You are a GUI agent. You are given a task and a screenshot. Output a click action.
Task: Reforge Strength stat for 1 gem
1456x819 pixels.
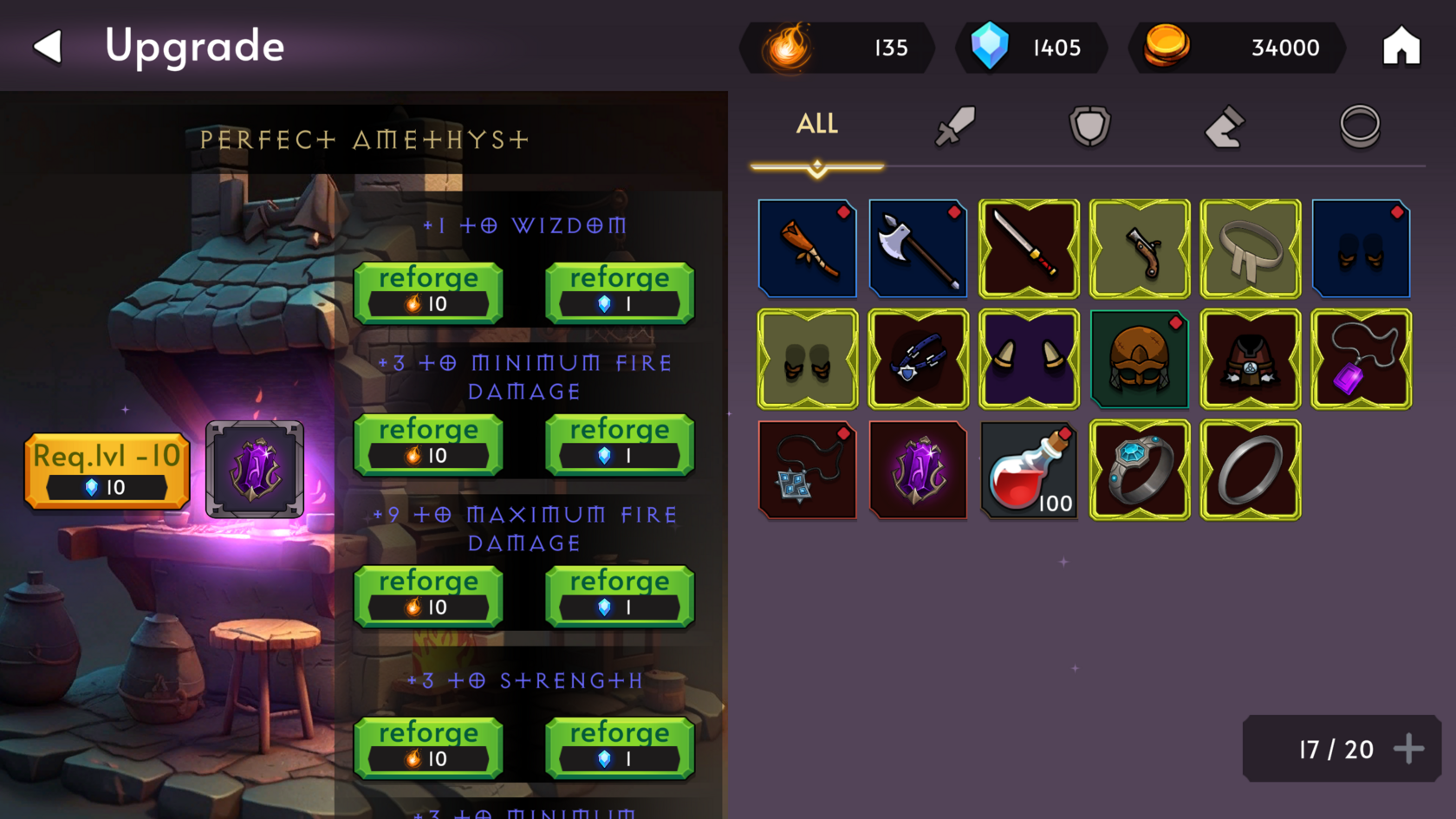click(619, 748)
